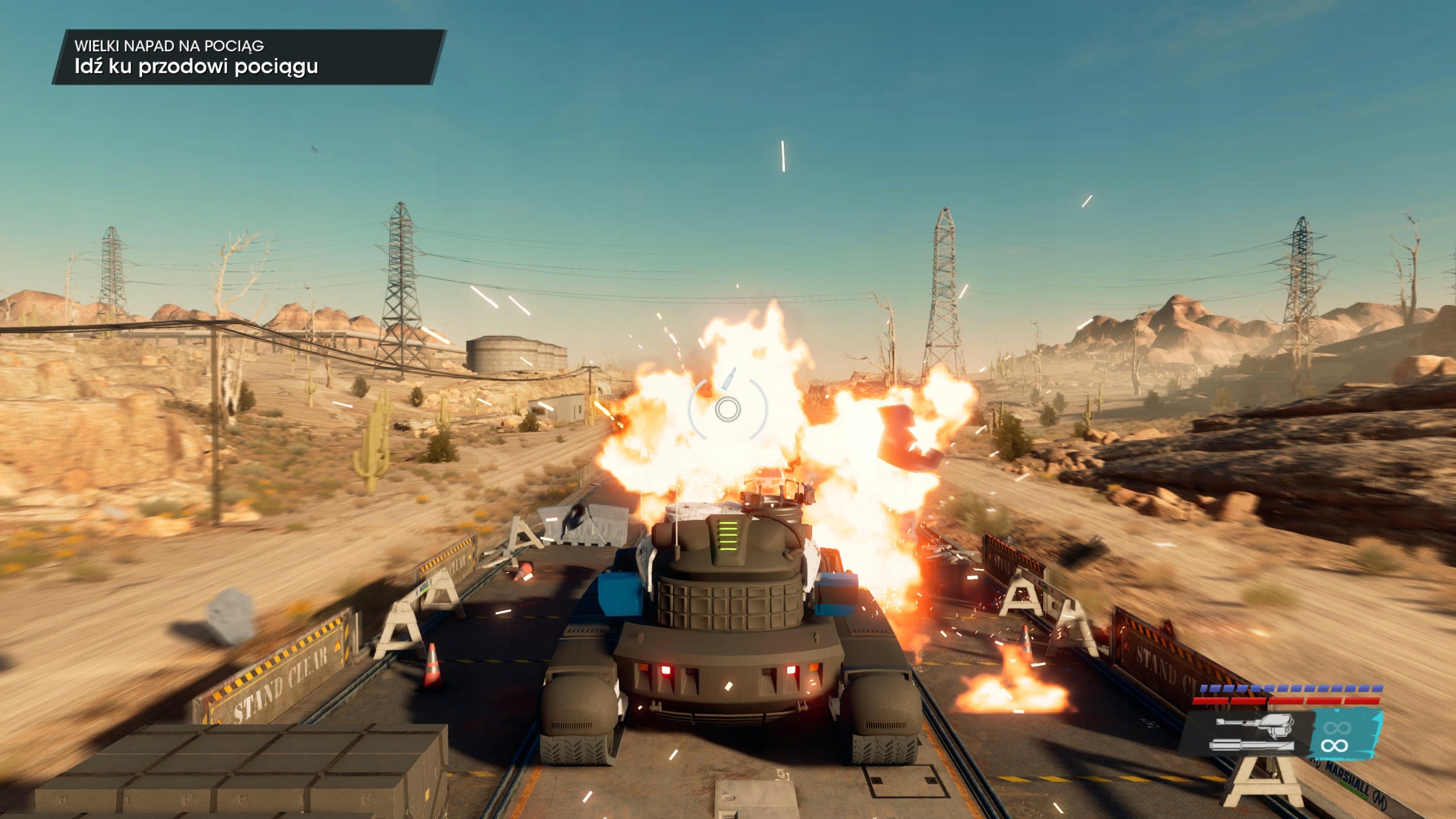Select the mission objective tracker panel
Screen dimensions: 1456x819
(249, 57)
